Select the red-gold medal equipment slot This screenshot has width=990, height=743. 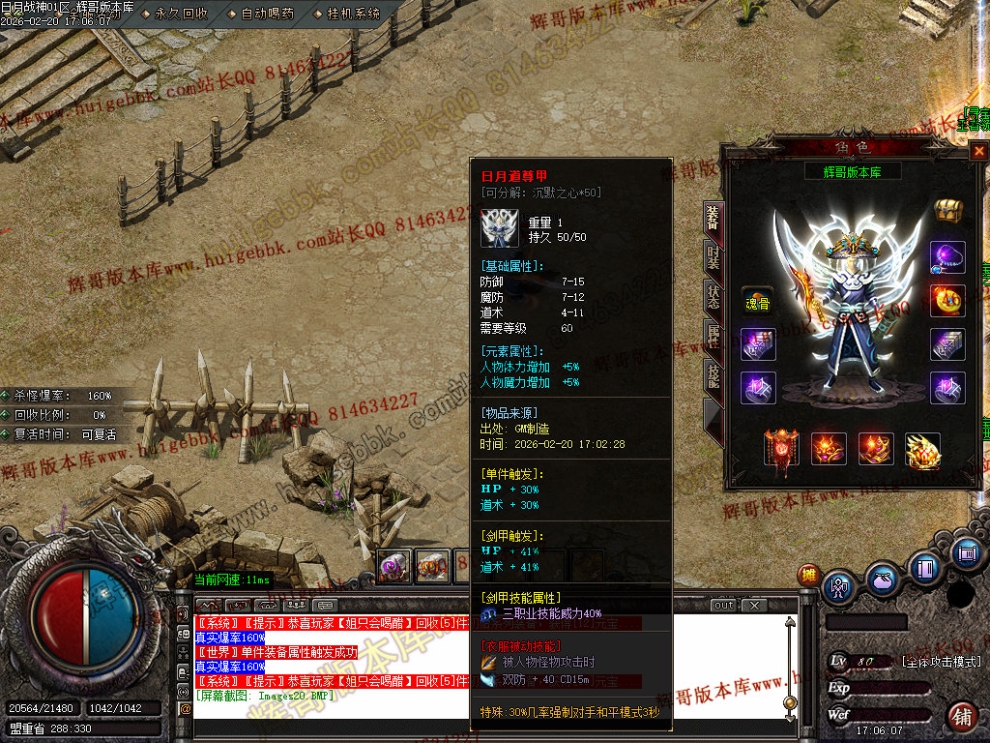(x=947, y=300)
